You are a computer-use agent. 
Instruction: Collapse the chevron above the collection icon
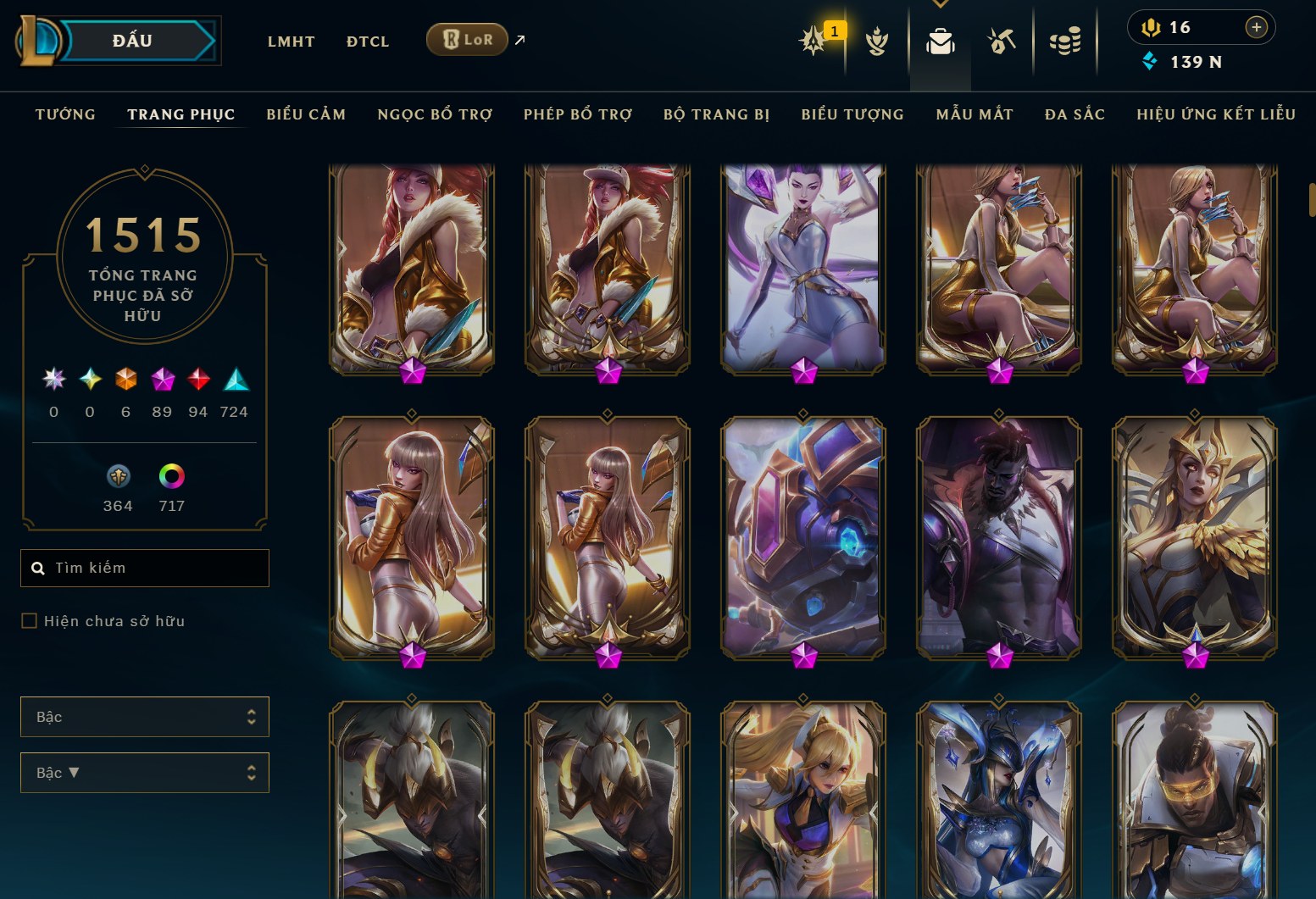coord(940,3)
